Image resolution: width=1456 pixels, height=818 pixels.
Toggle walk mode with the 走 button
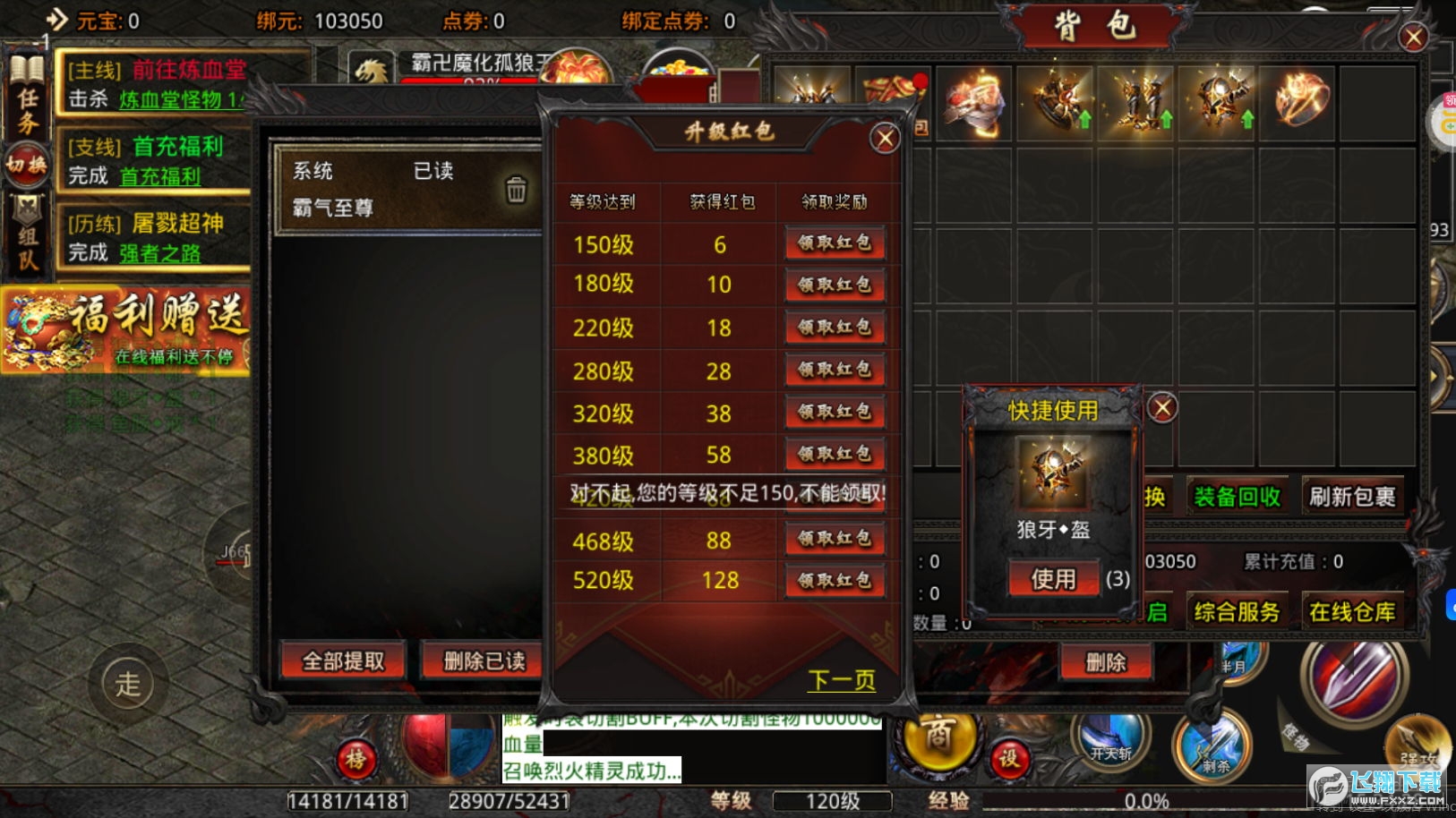128,684
